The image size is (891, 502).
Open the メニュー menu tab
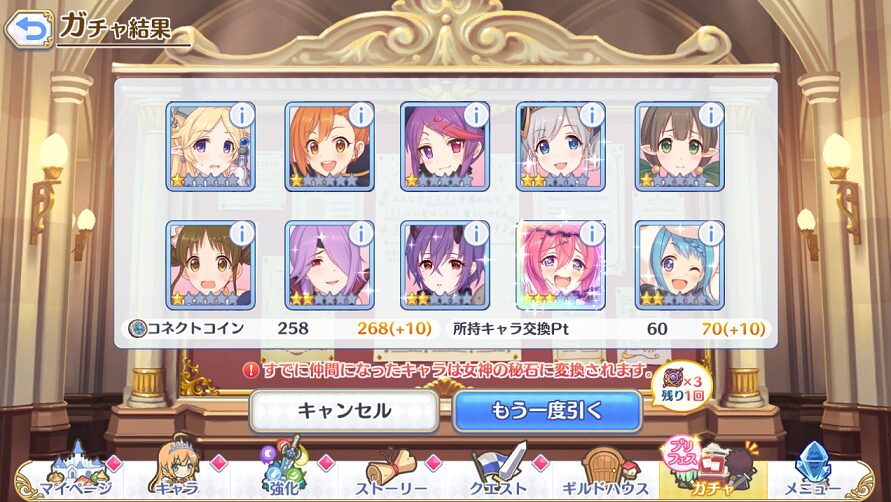coord(816,472)
